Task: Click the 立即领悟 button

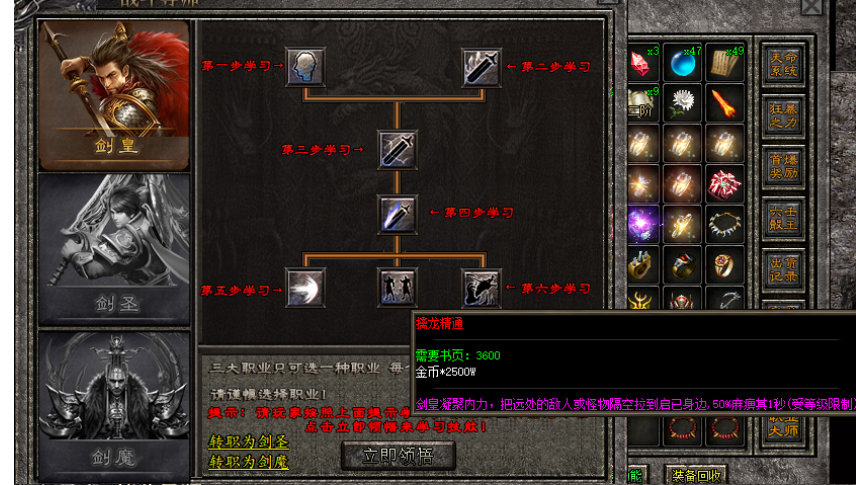Action: coord(398,455)
